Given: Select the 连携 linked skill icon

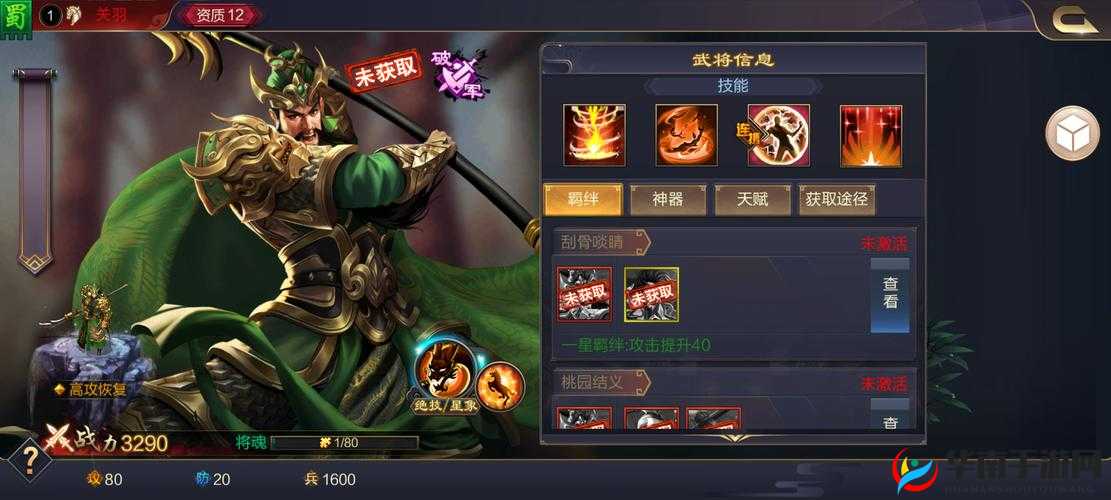Looking at the screenshot, I should coord(778,135).
